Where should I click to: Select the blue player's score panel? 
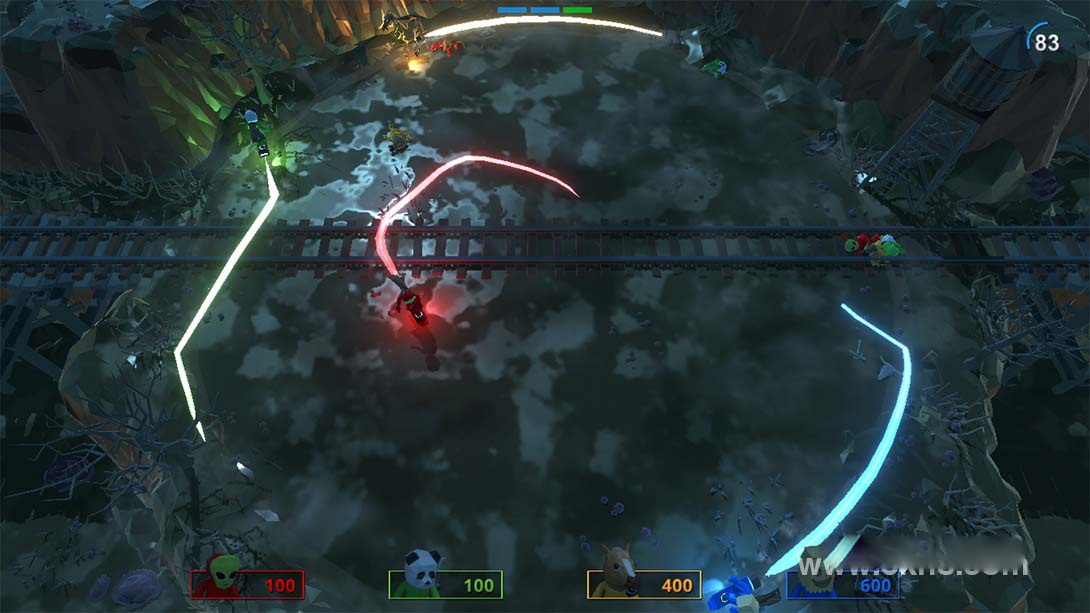[843, 584]
